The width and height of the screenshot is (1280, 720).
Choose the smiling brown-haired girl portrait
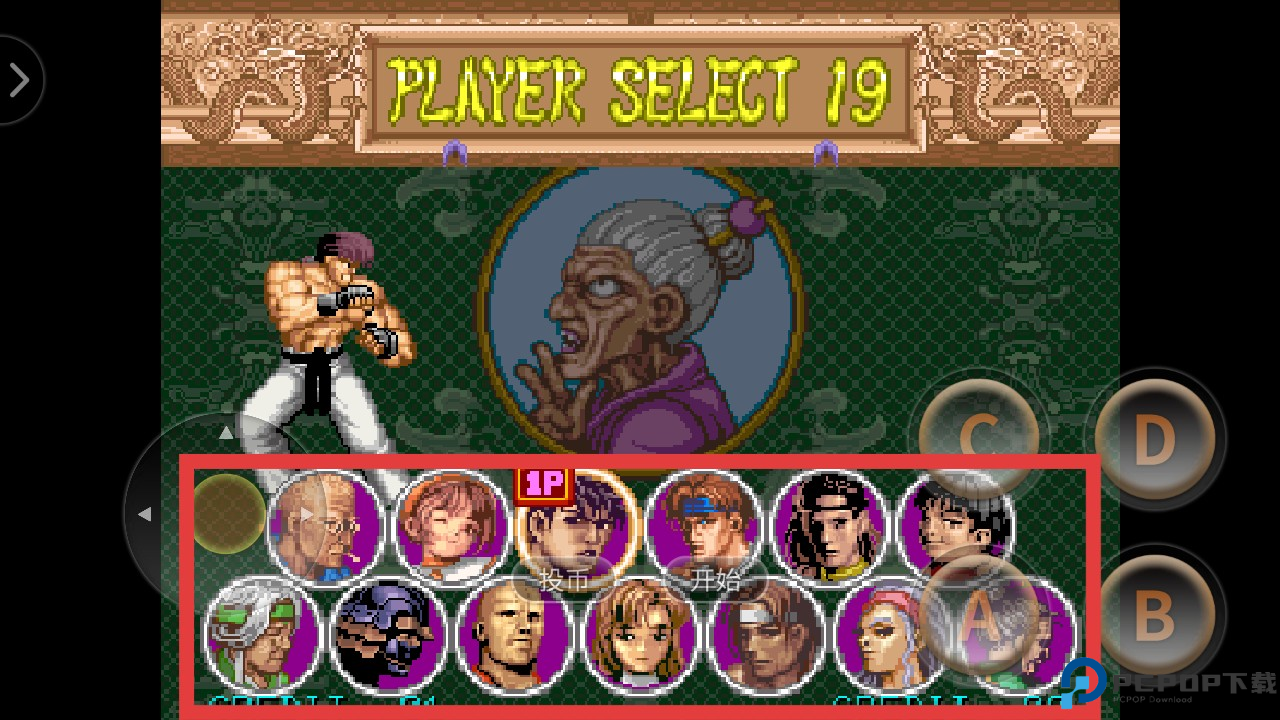pos(454,526)
